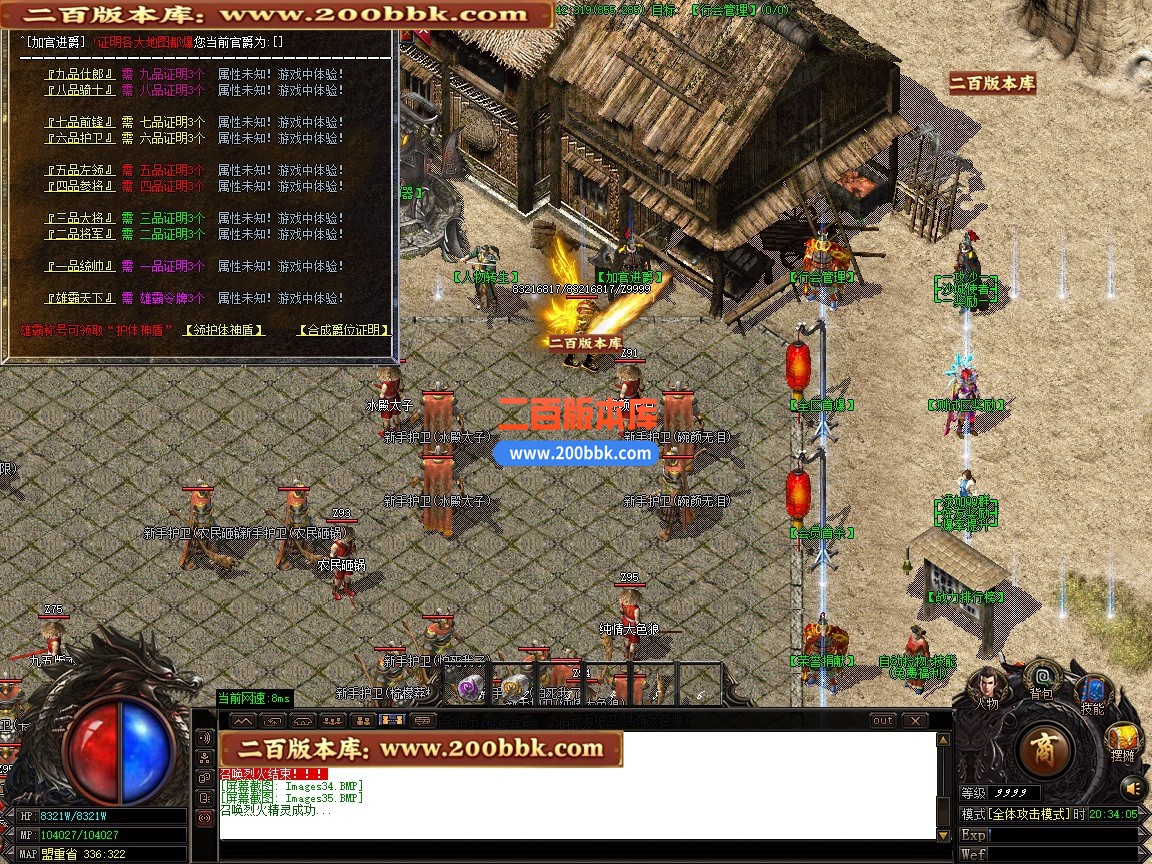Select the 七品前锋 rank option
This screenshot has height=864, width=1152.
tap(81, 122)
